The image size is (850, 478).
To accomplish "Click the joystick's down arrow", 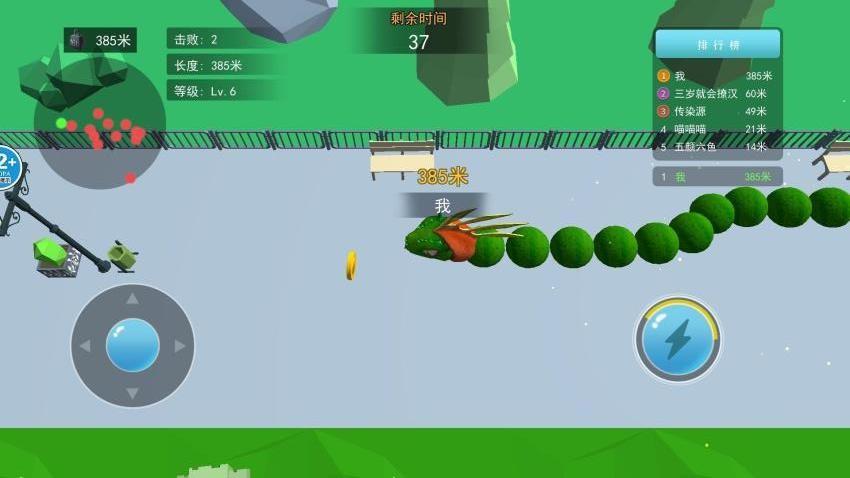I will [132, 393].
